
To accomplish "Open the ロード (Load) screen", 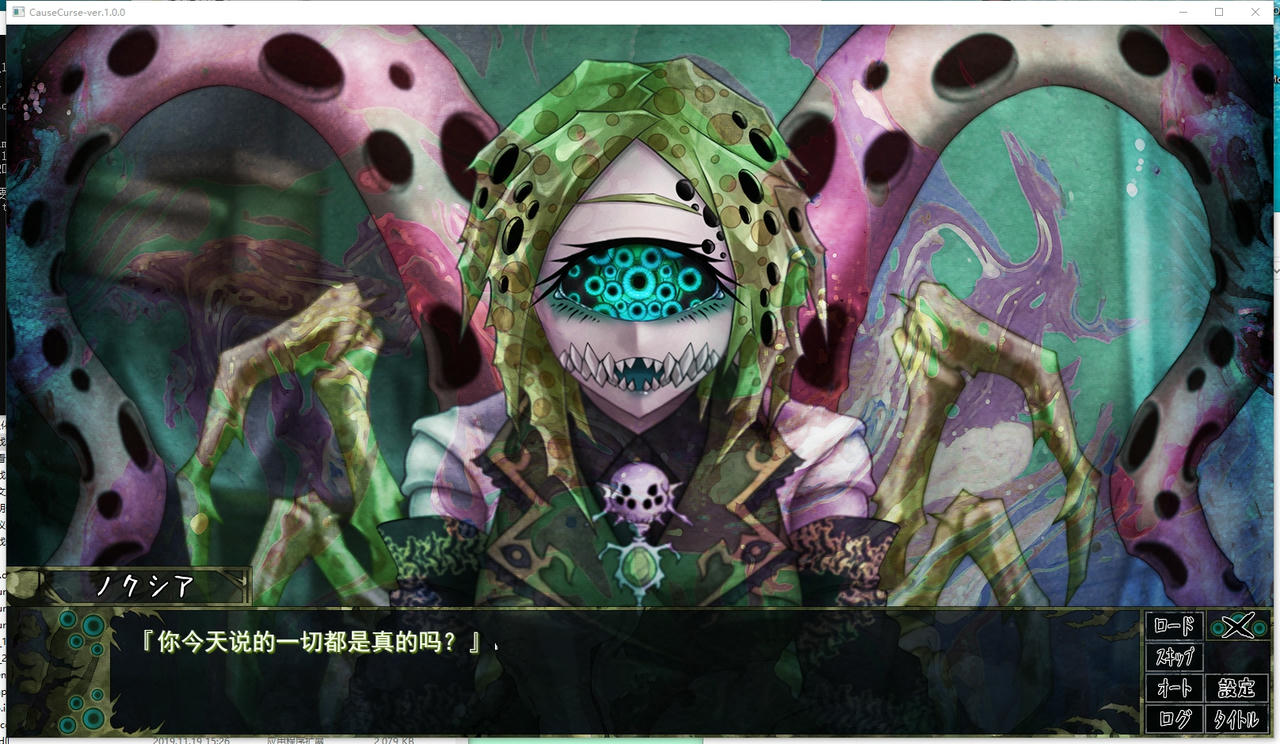I will pyautogui.click(x=1174, y=625).
